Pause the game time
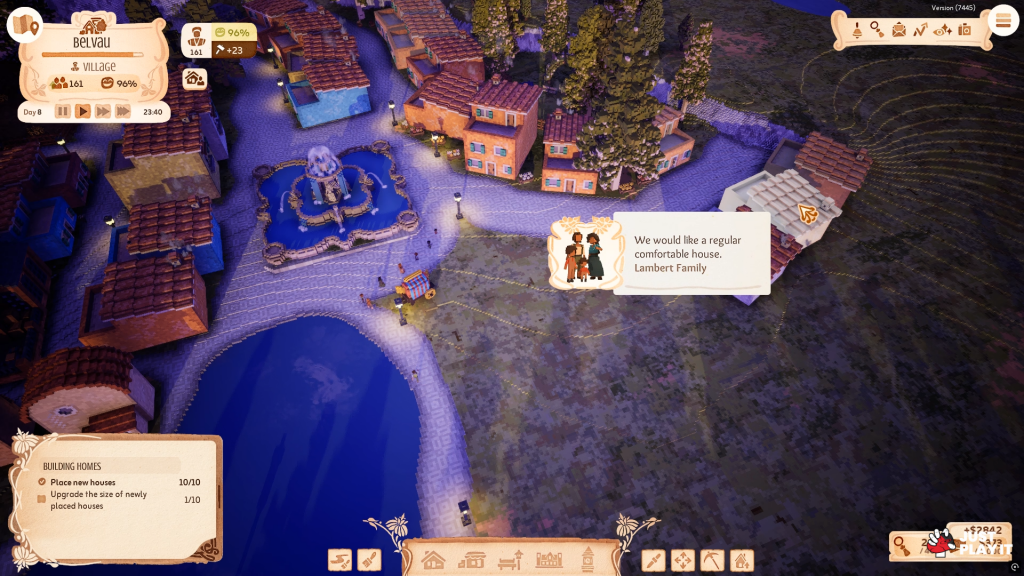 [63, 111]
